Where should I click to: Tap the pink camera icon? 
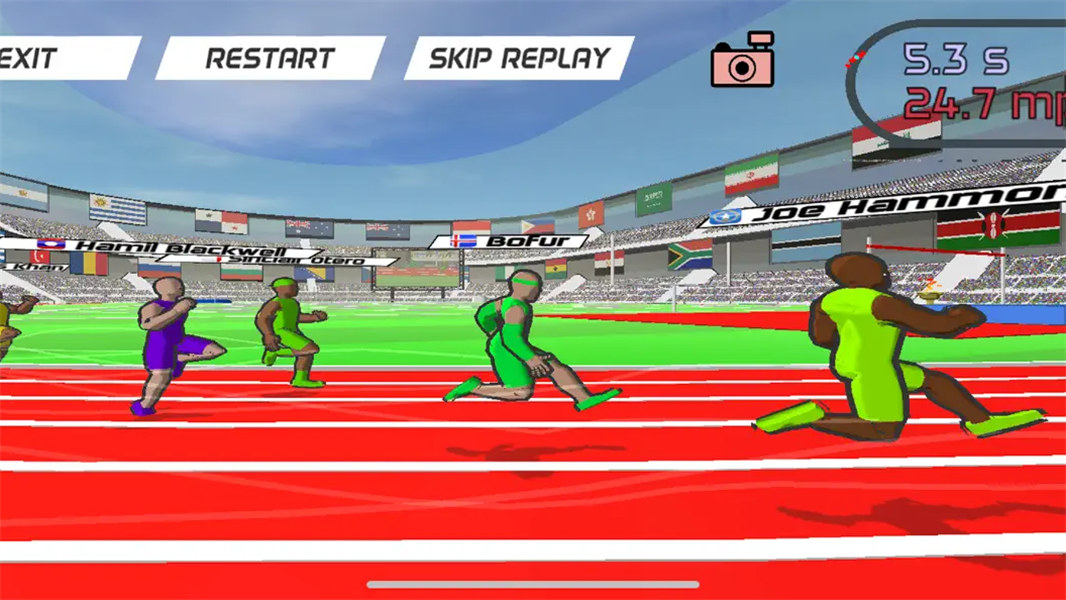(743, 61)
